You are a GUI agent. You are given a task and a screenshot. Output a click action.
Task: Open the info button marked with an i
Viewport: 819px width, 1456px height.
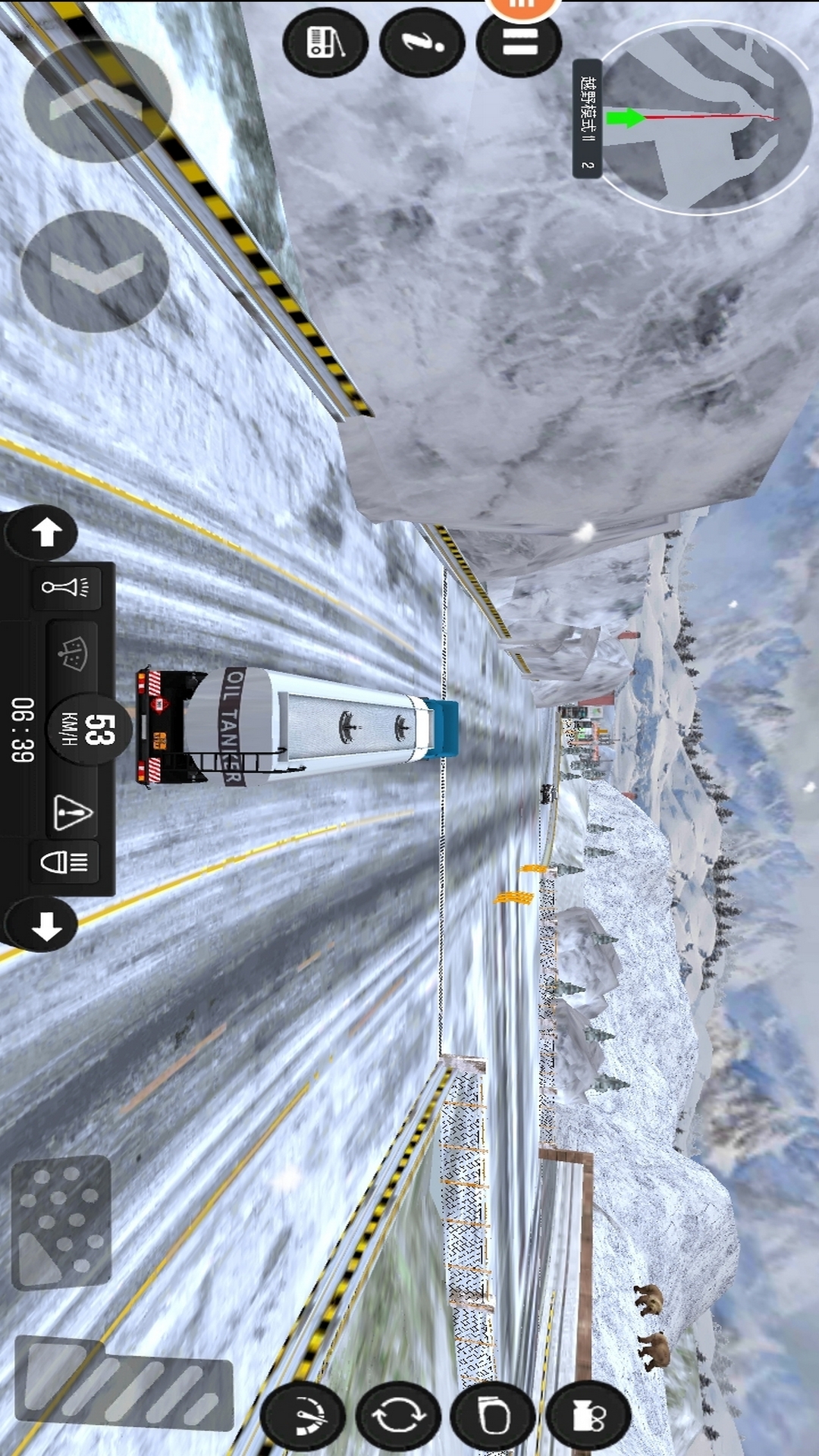[422, 42]
